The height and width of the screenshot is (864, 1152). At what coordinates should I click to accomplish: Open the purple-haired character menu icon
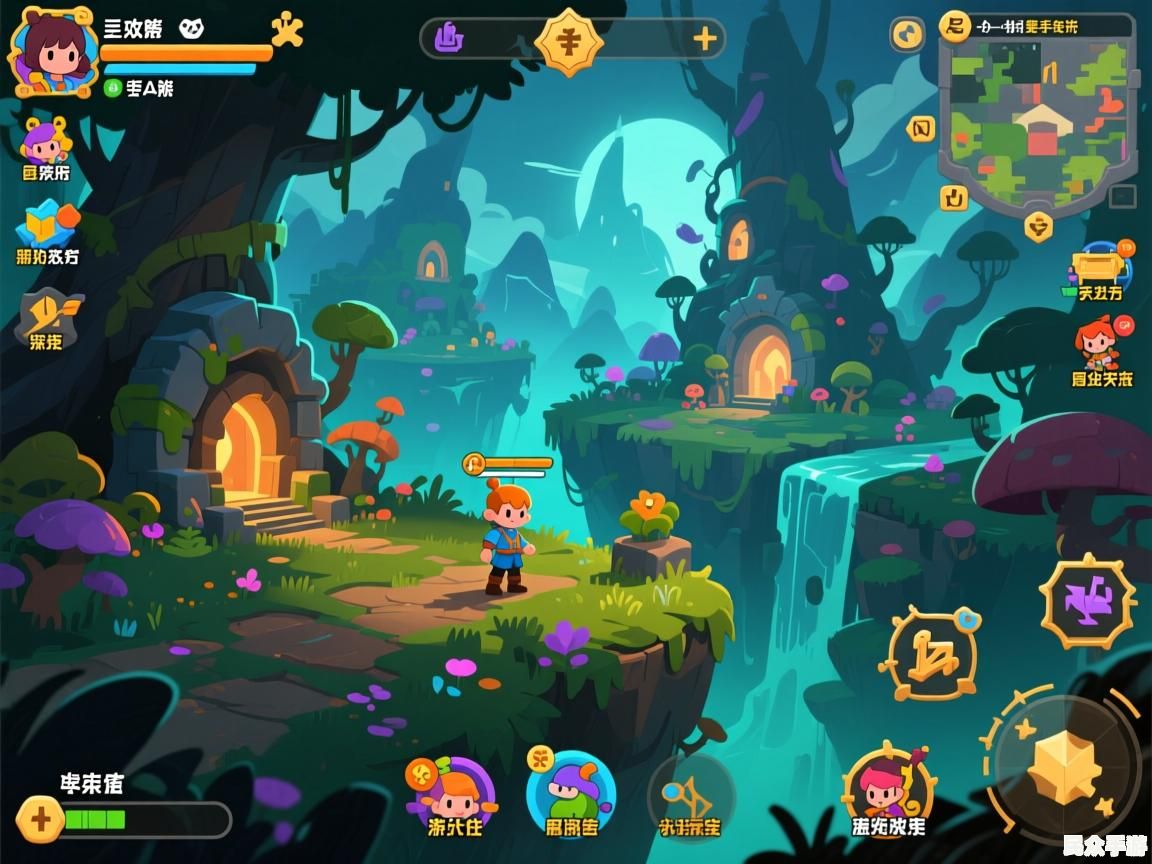coord(45,142)
